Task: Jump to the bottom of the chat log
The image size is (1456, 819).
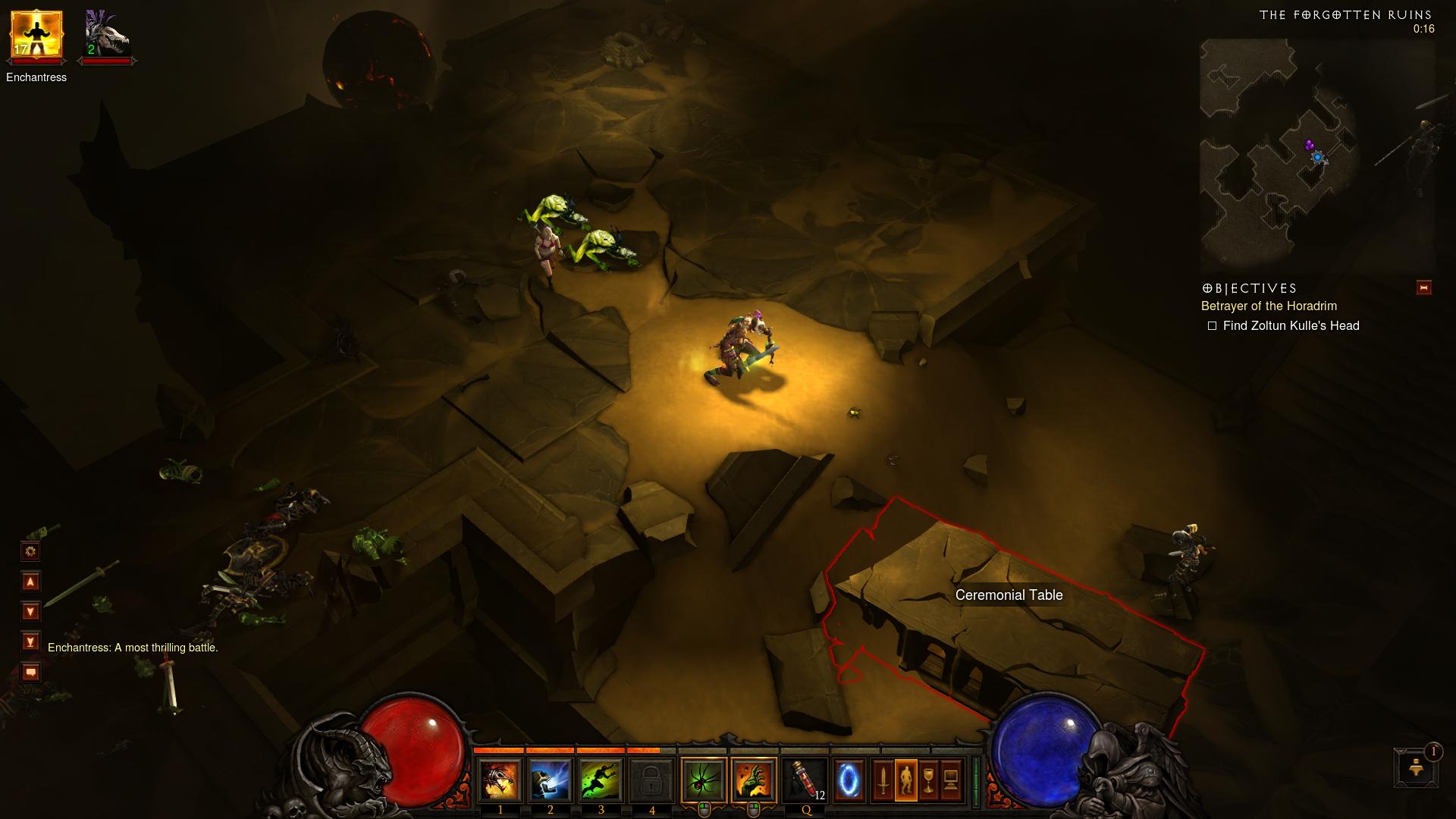Action: coord(30,642)
